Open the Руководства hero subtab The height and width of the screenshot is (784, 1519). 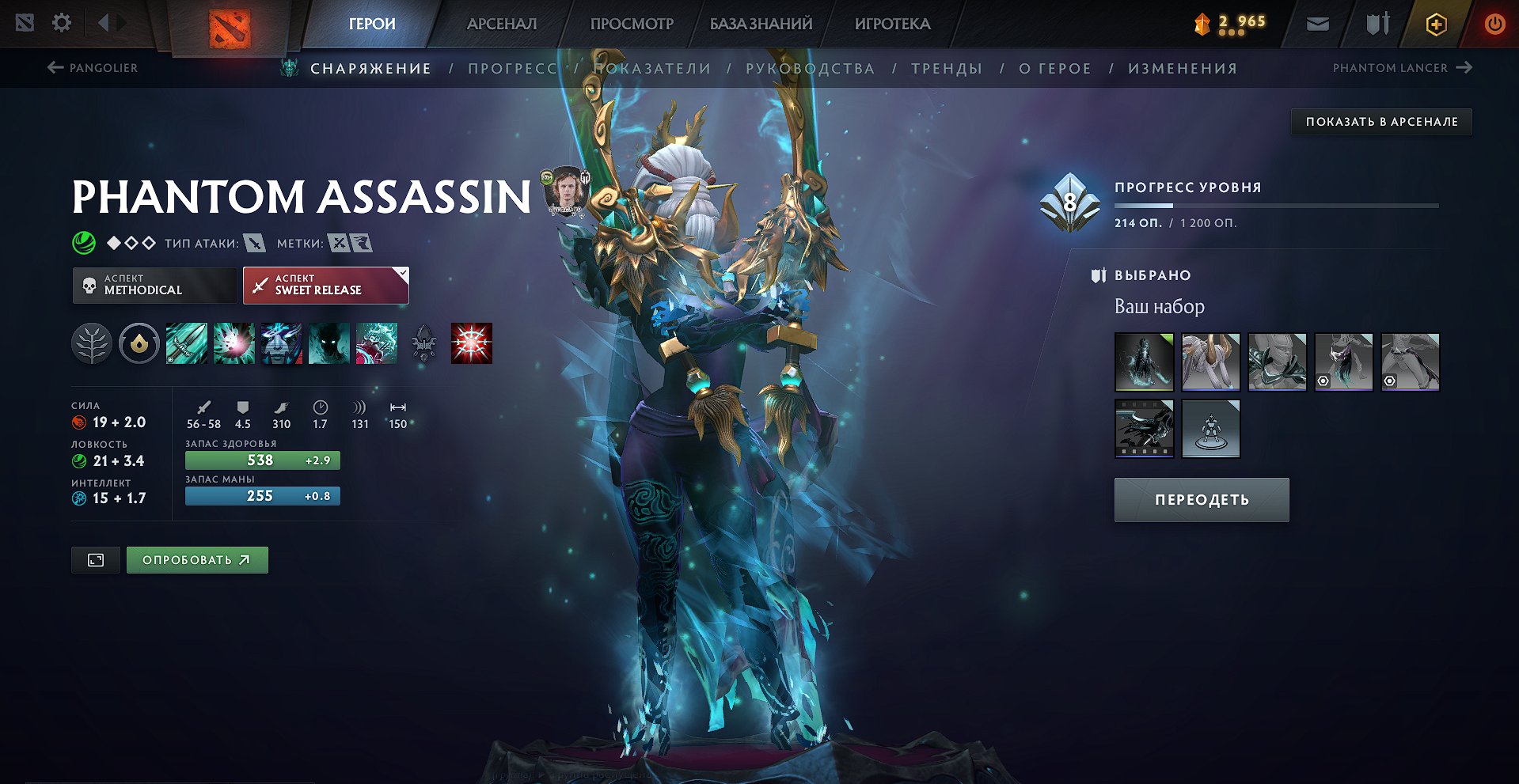pyautogui.click(x=810, y=69)
